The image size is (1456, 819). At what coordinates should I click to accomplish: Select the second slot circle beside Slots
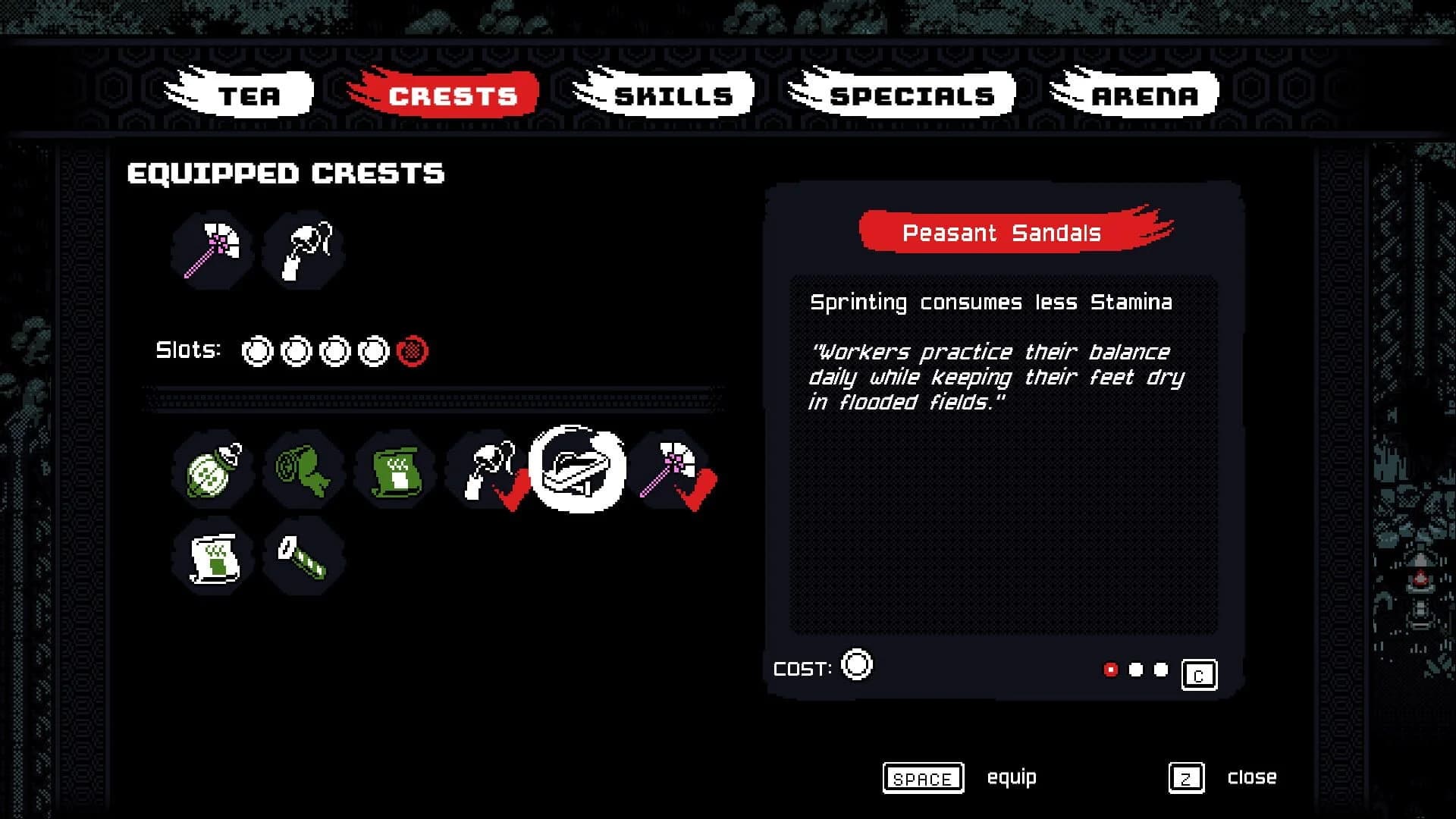296,350
